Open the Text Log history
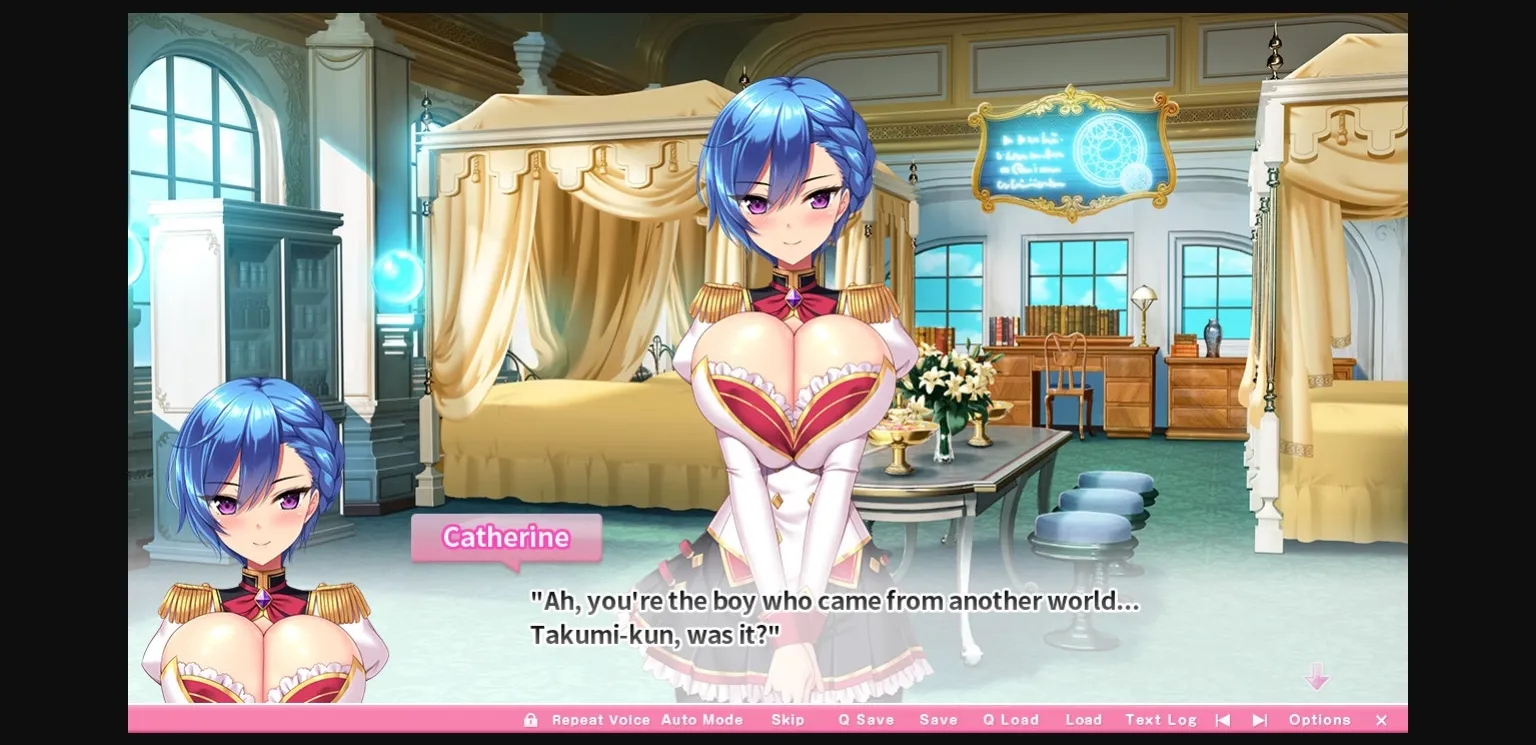This screenshot has width=1536, height=745. click(x=1160, y=719)
